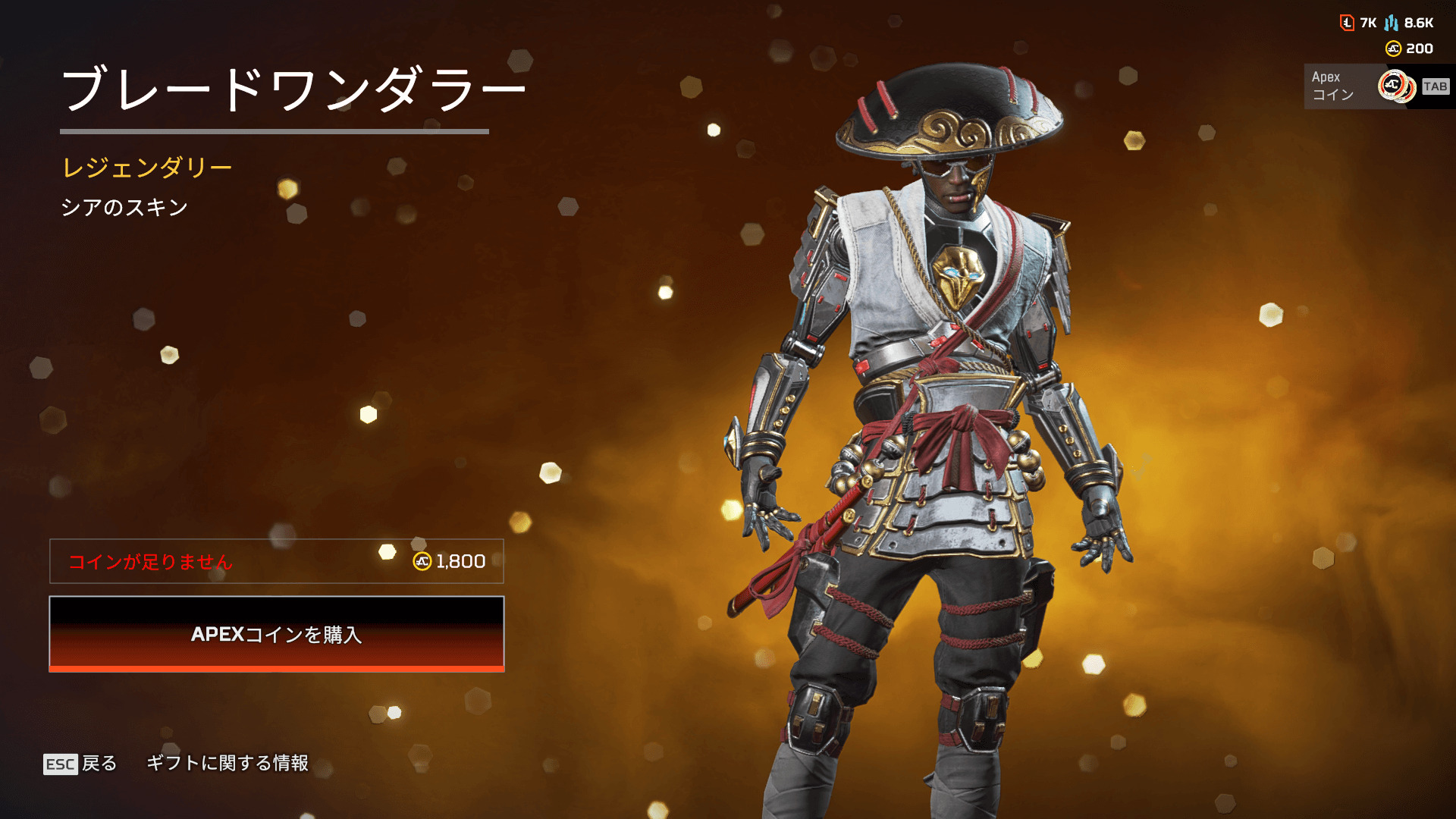Viewport: 1456px width, 819px height.
Task: Open ギフトに関する情報 gift info
Action: (x=227, y=763)
